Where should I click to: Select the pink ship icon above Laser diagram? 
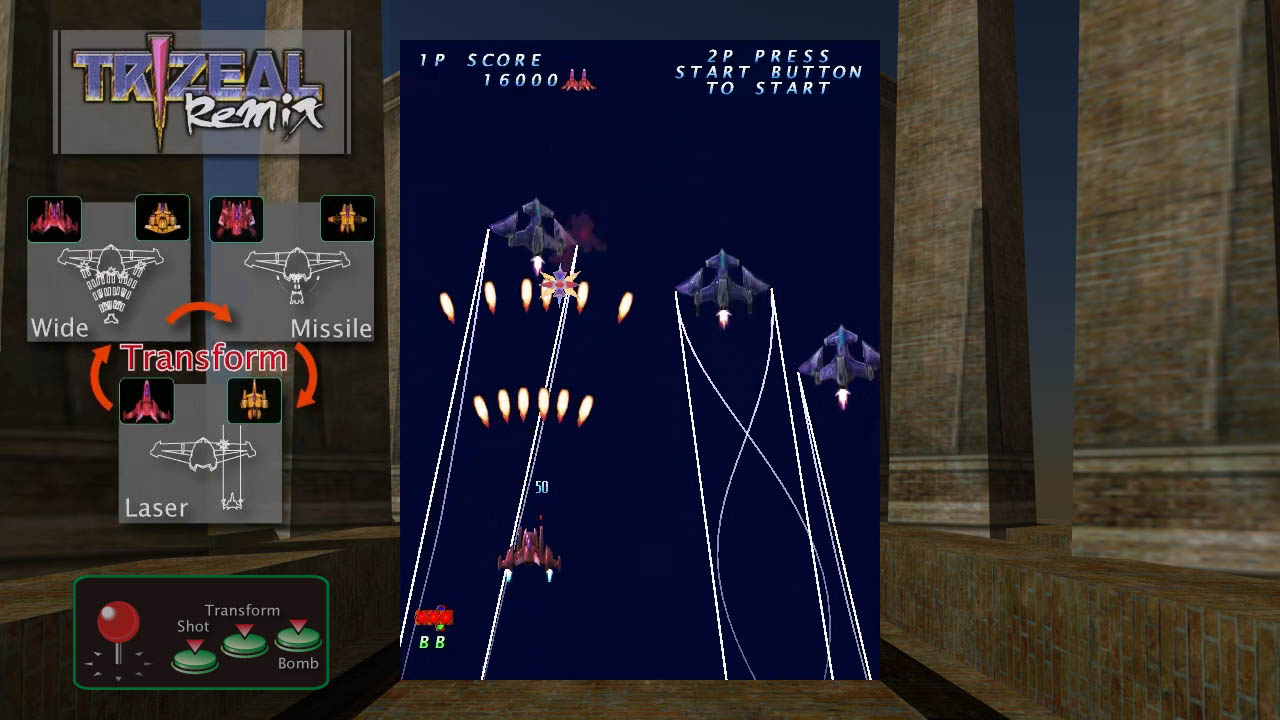[147, 402]
